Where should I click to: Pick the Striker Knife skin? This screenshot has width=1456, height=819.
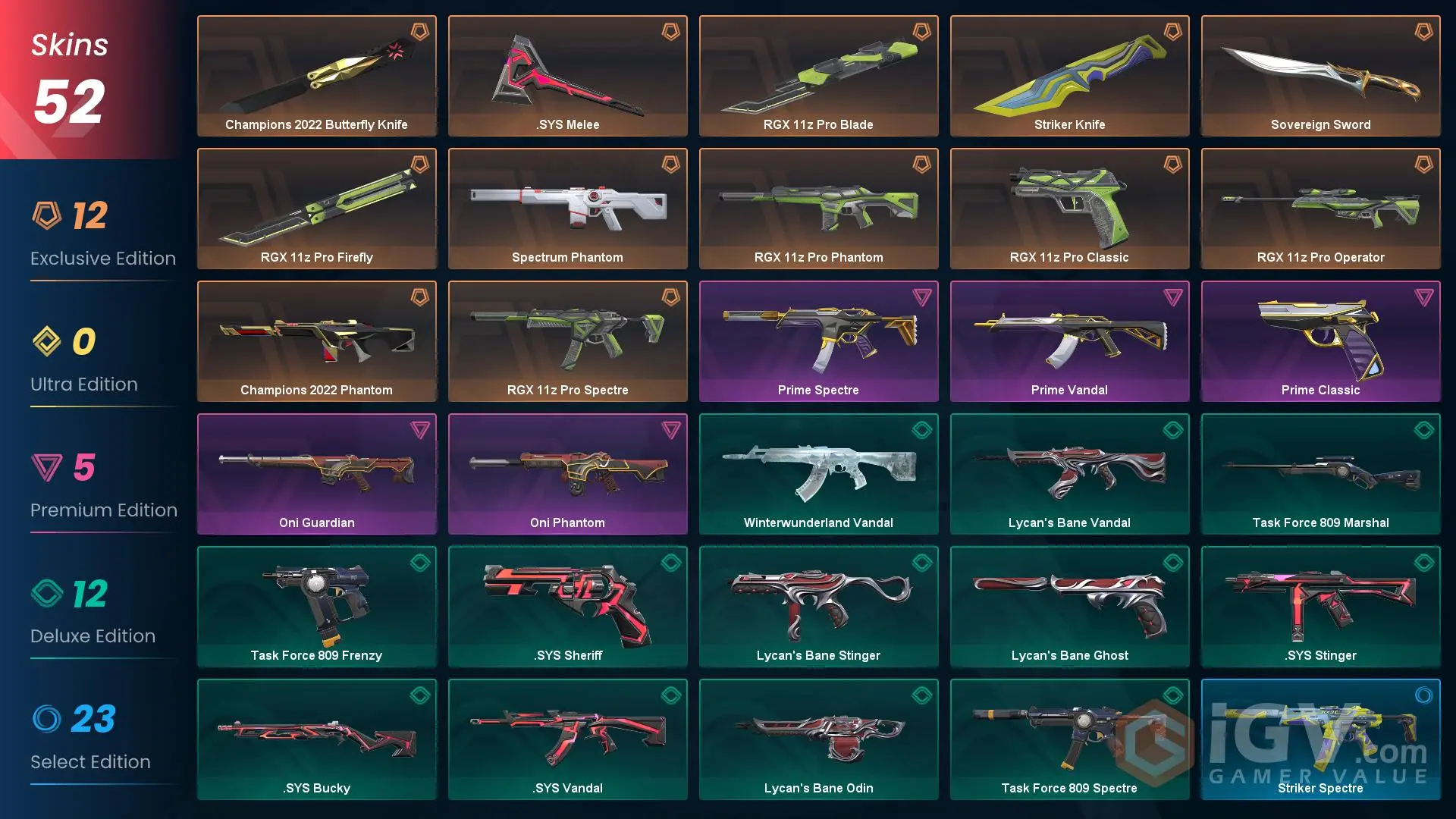[x=1069, y=76]
